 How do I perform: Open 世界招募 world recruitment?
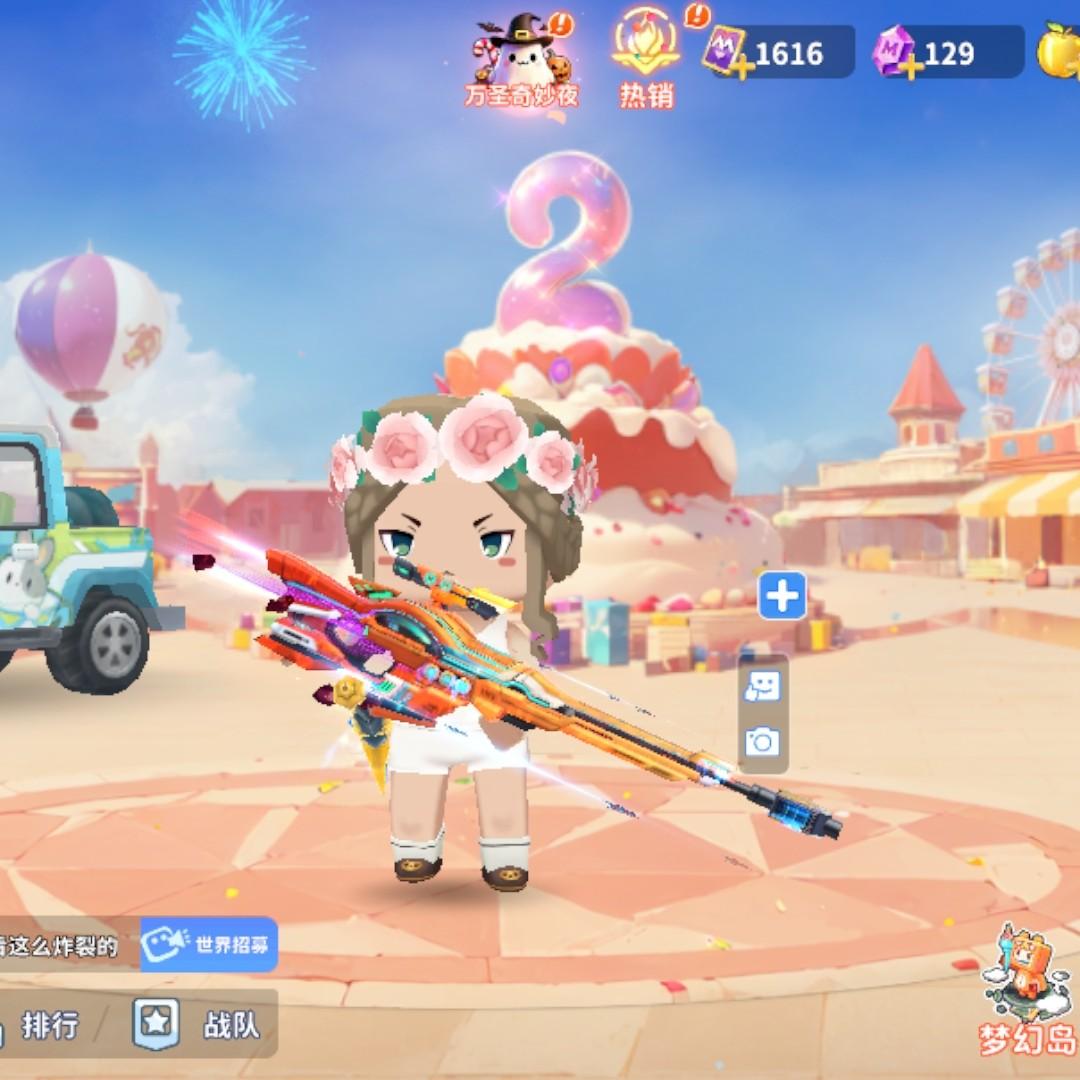pyautogui.click(x=209, y=944)
